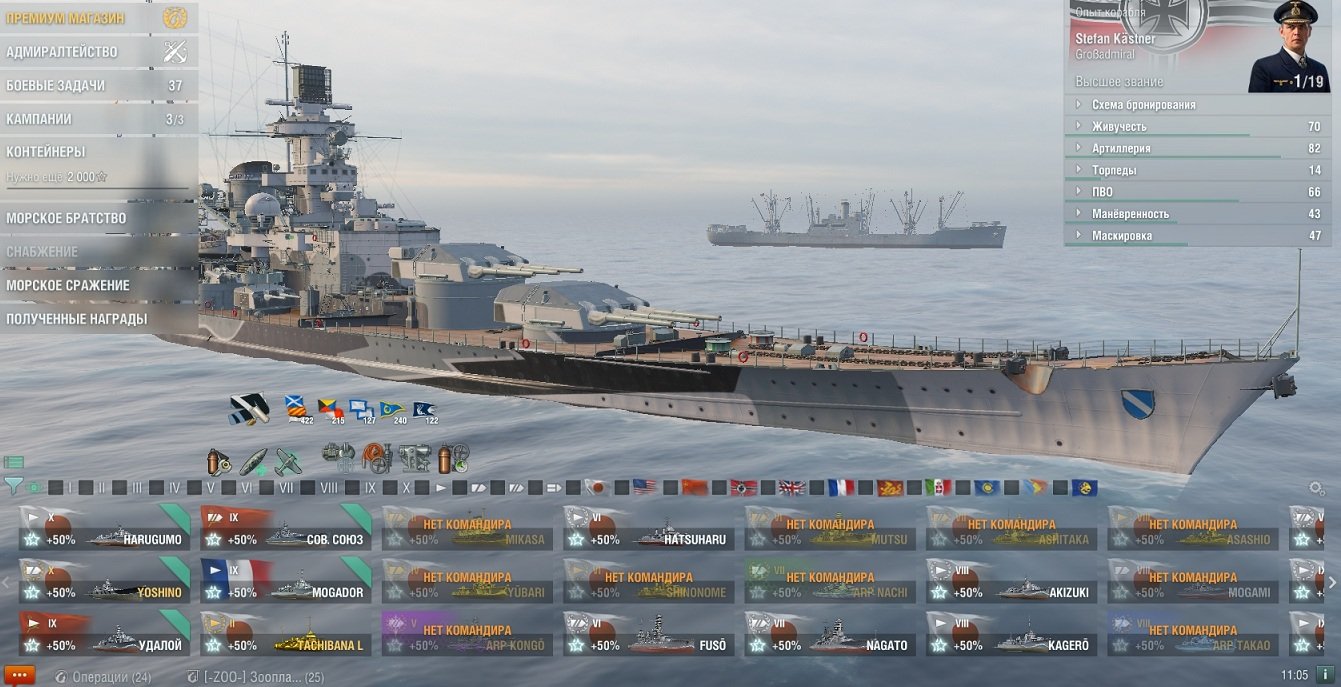Select commander Stefan Kästner portrait

(x=1288, y=47)
